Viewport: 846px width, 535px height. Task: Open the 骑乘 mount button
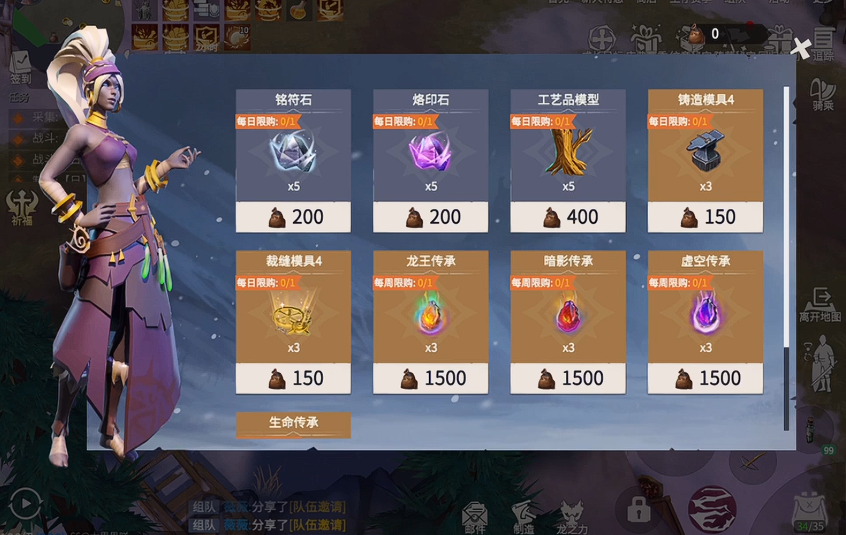822,94
